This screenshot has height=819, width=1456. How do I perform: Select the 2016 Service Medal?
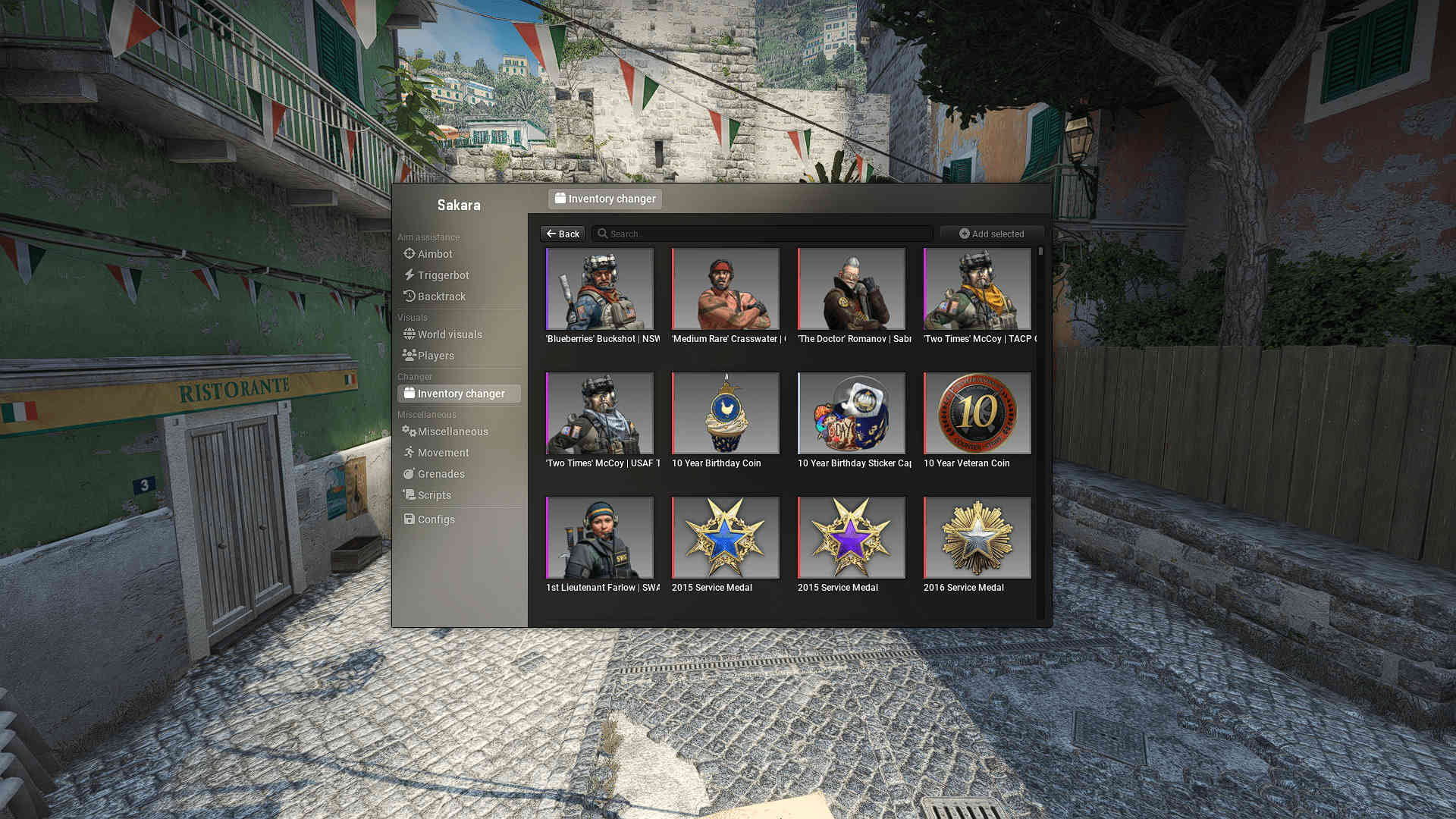click(x=977, y=537)
